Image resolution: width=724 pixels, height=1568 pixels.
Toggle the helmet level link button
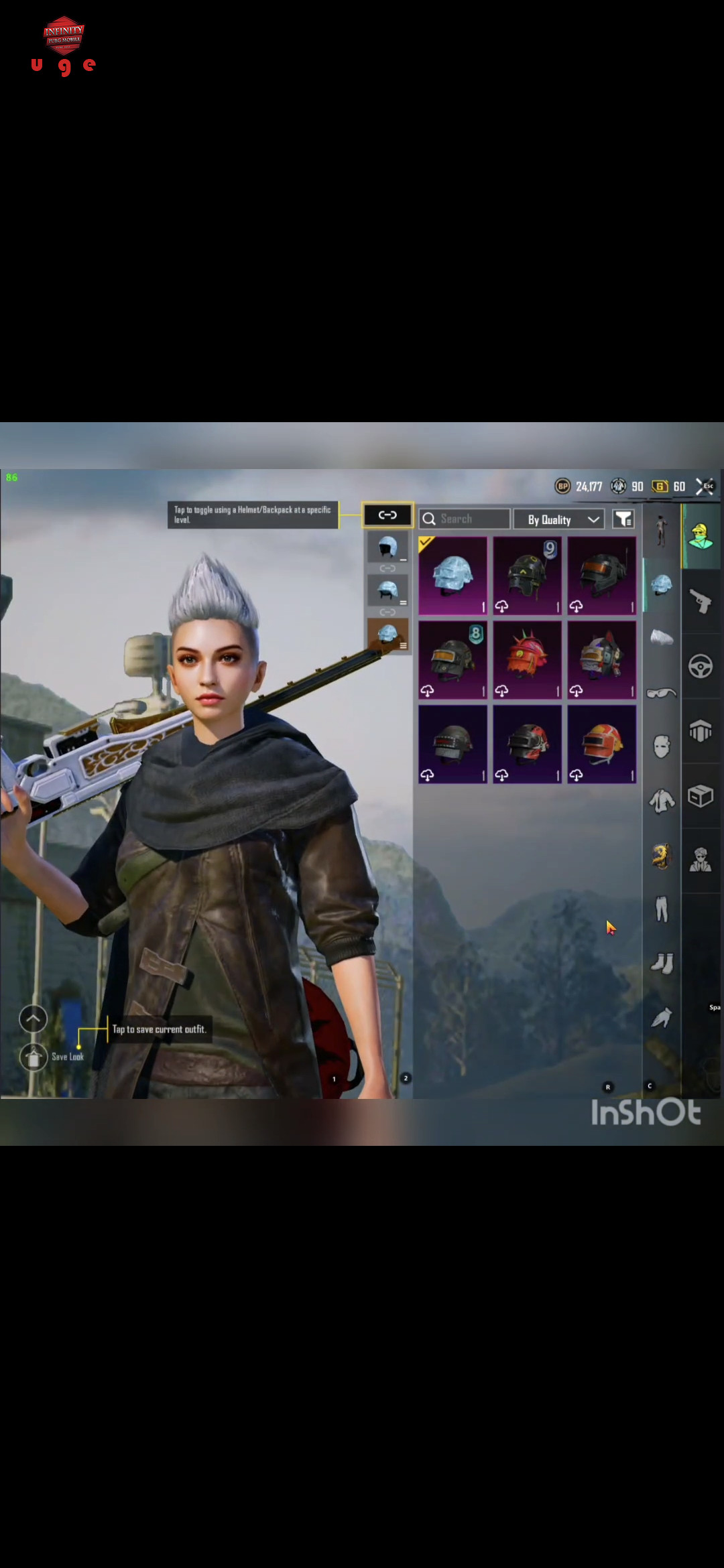(x=387, y=515)
